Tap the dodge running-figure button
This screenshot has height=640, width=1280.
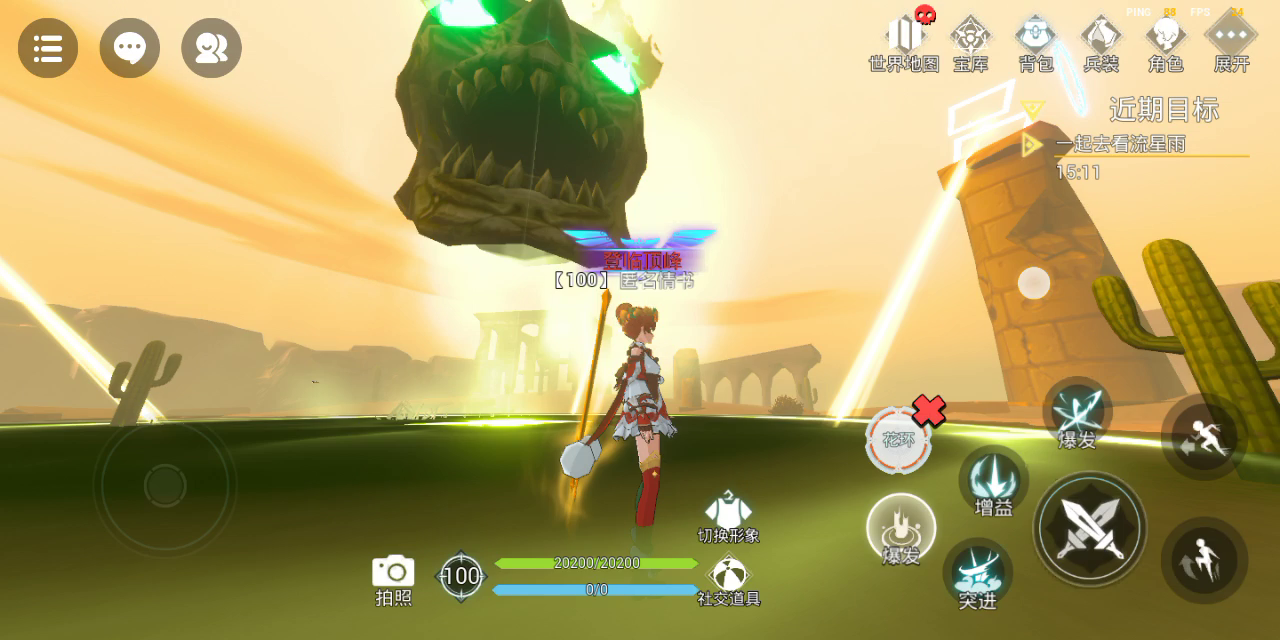[1204, 438]
